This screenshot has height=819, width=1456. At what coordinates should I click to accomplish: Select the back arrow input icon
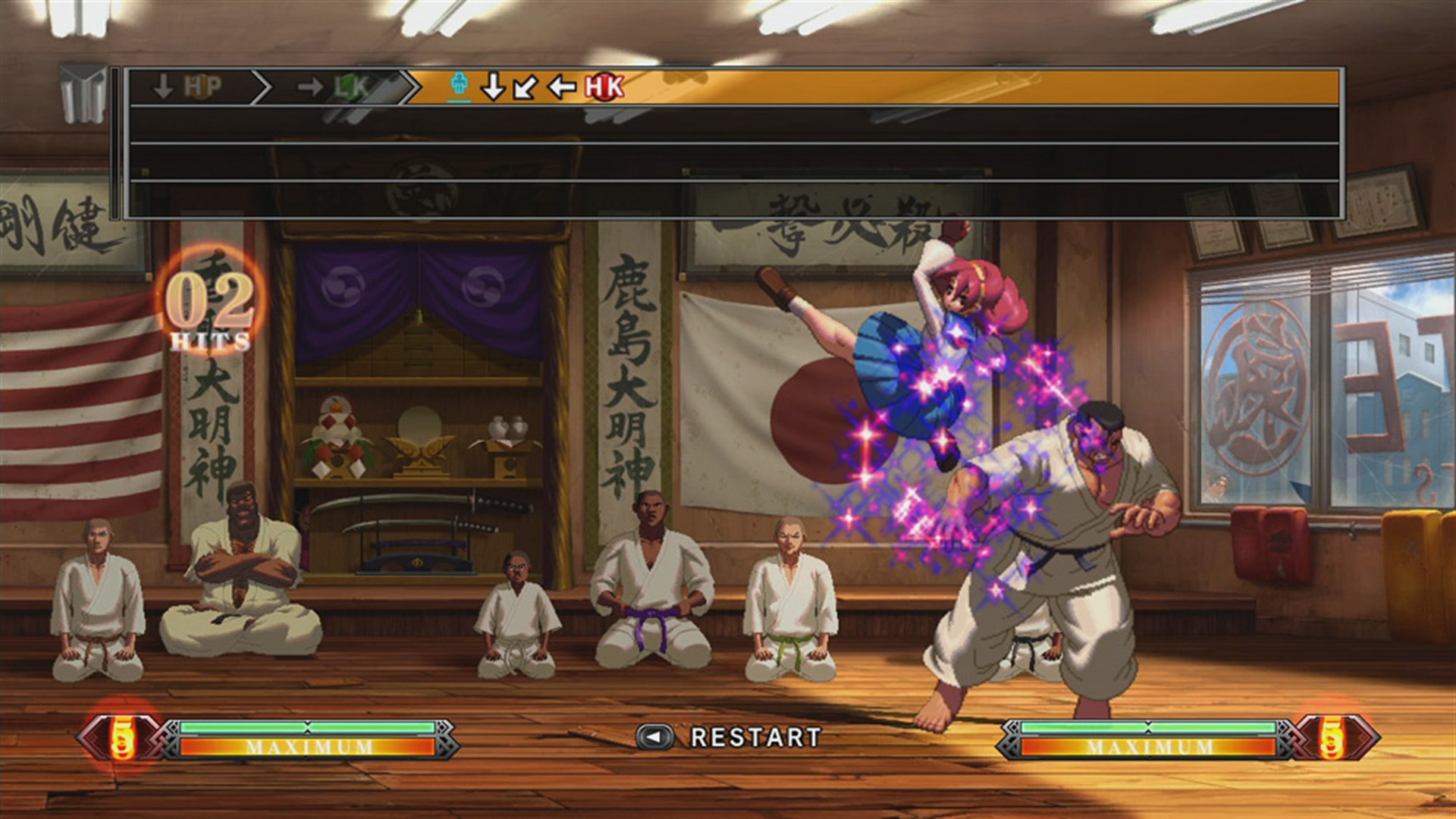[560, 87]
